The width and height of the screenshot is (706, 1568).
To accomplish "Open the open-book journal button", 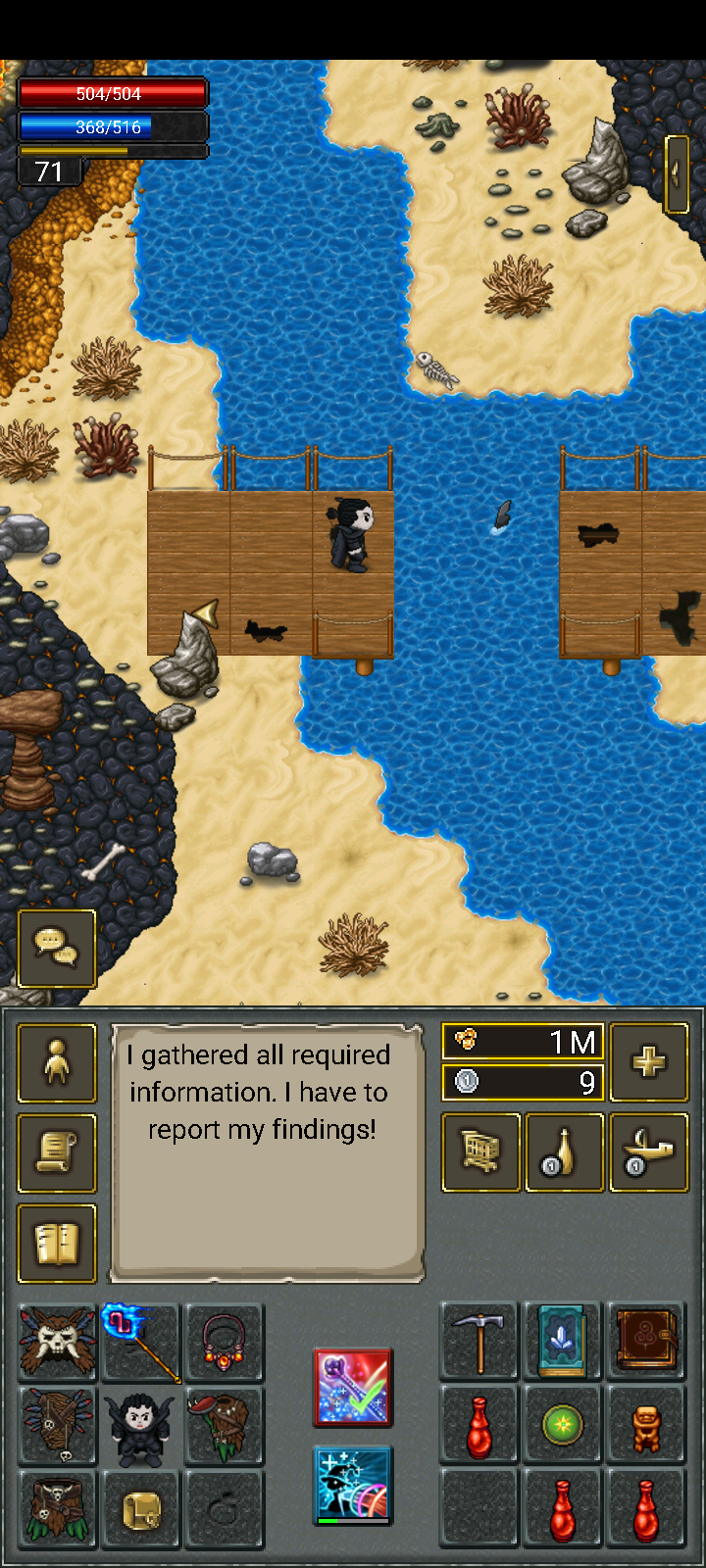I will [57, 1244].
